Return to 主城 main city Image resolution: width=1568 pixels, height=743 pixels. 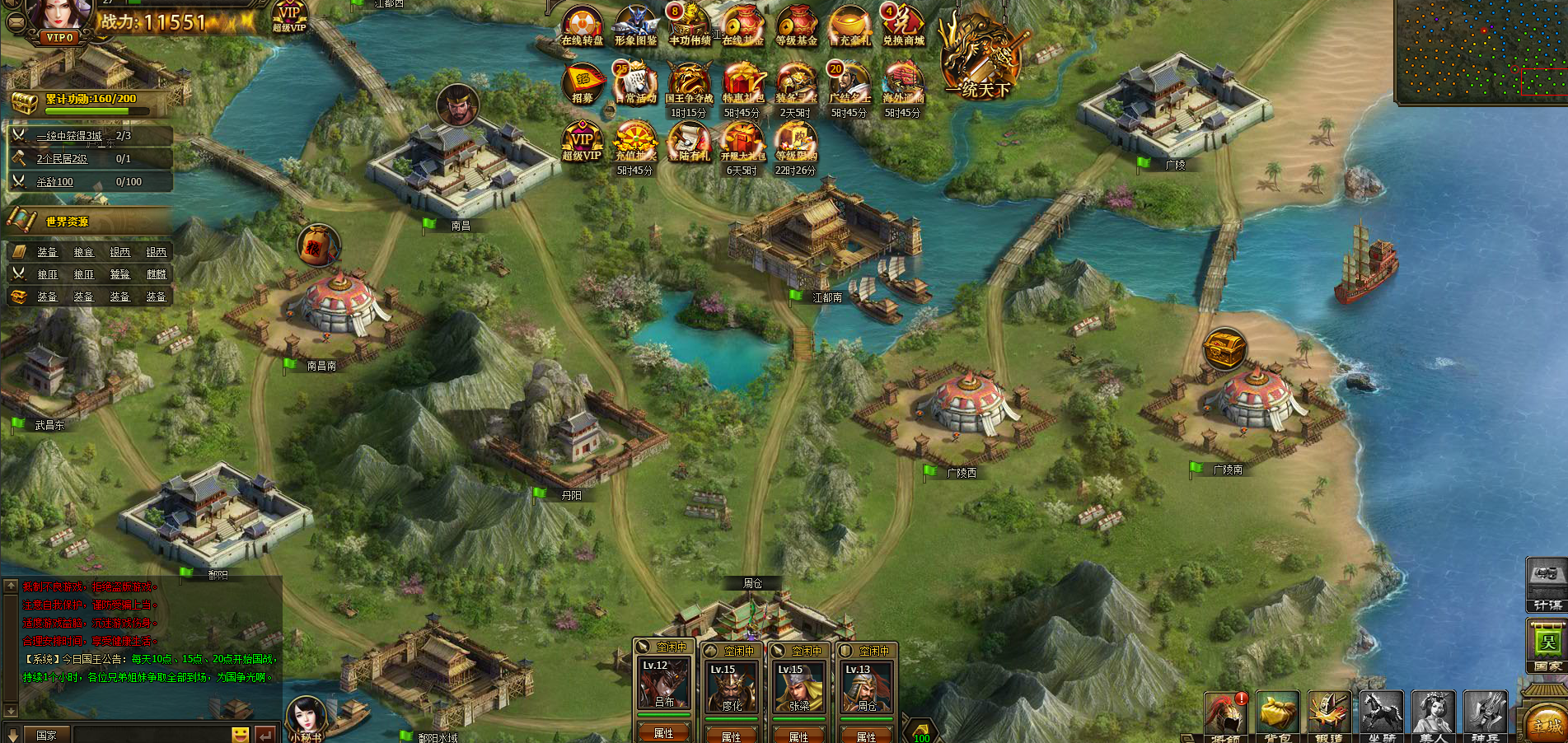pos(1546,723)
